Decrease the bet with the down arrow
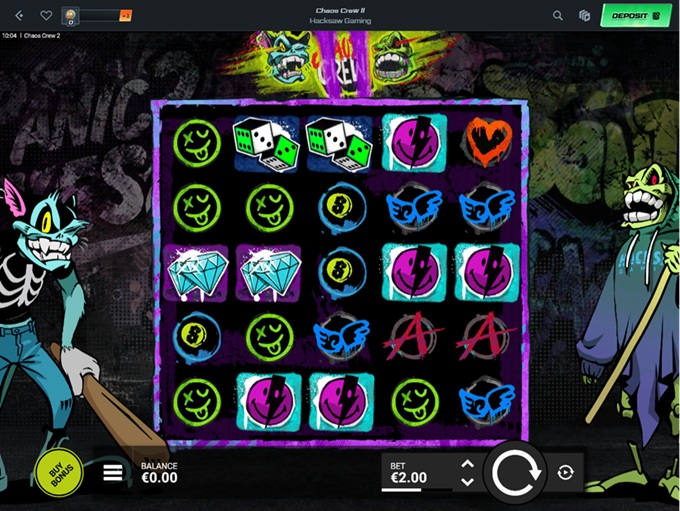 click(x=467, y=481)
